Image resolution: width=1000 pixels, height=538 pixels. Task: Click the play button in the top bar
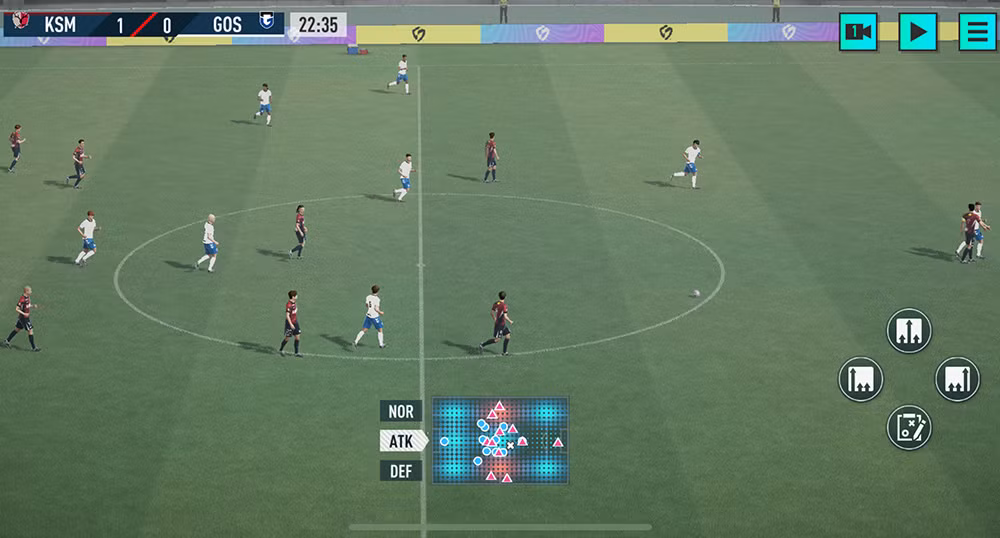click(917, 32)
